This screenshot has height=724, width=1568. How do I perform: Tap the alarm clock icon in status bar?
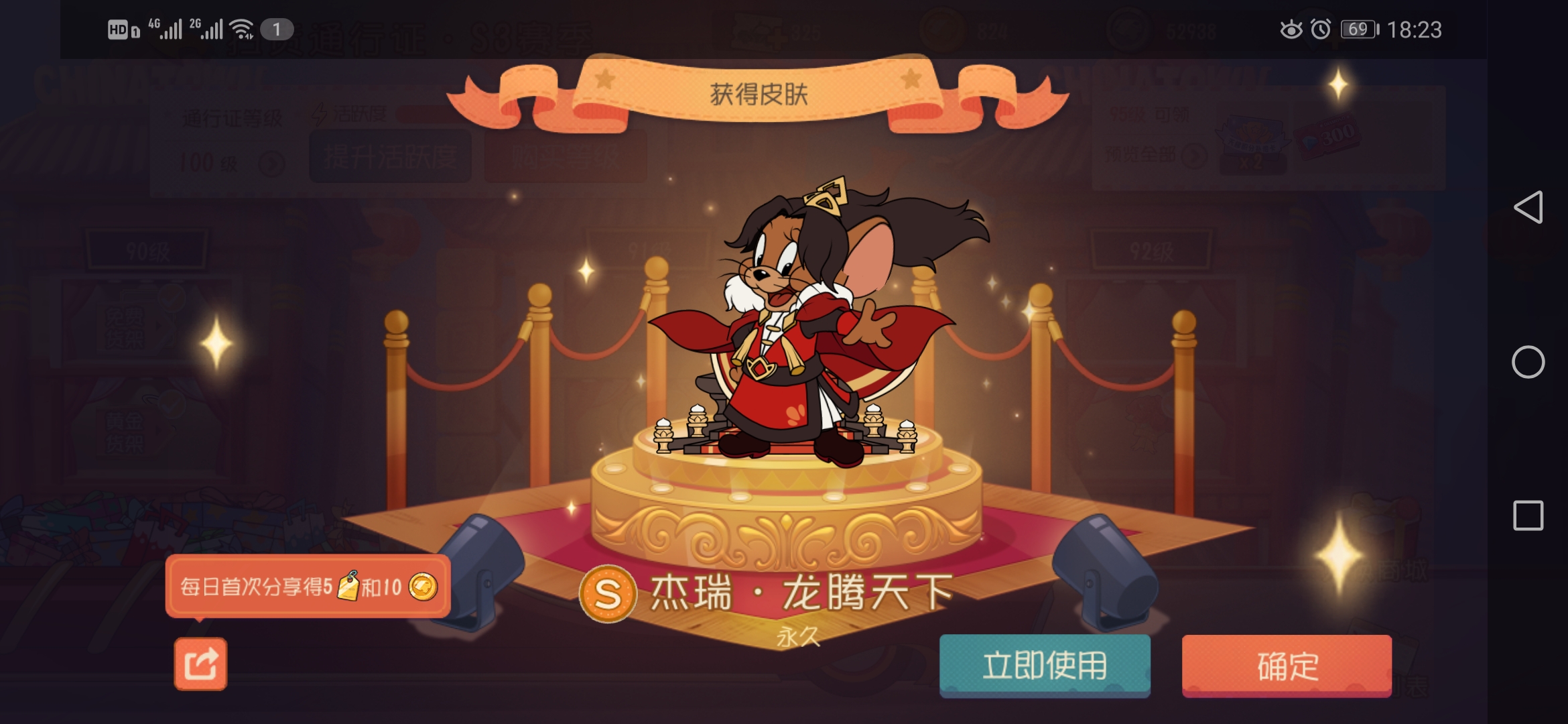tap(1320, 27)
